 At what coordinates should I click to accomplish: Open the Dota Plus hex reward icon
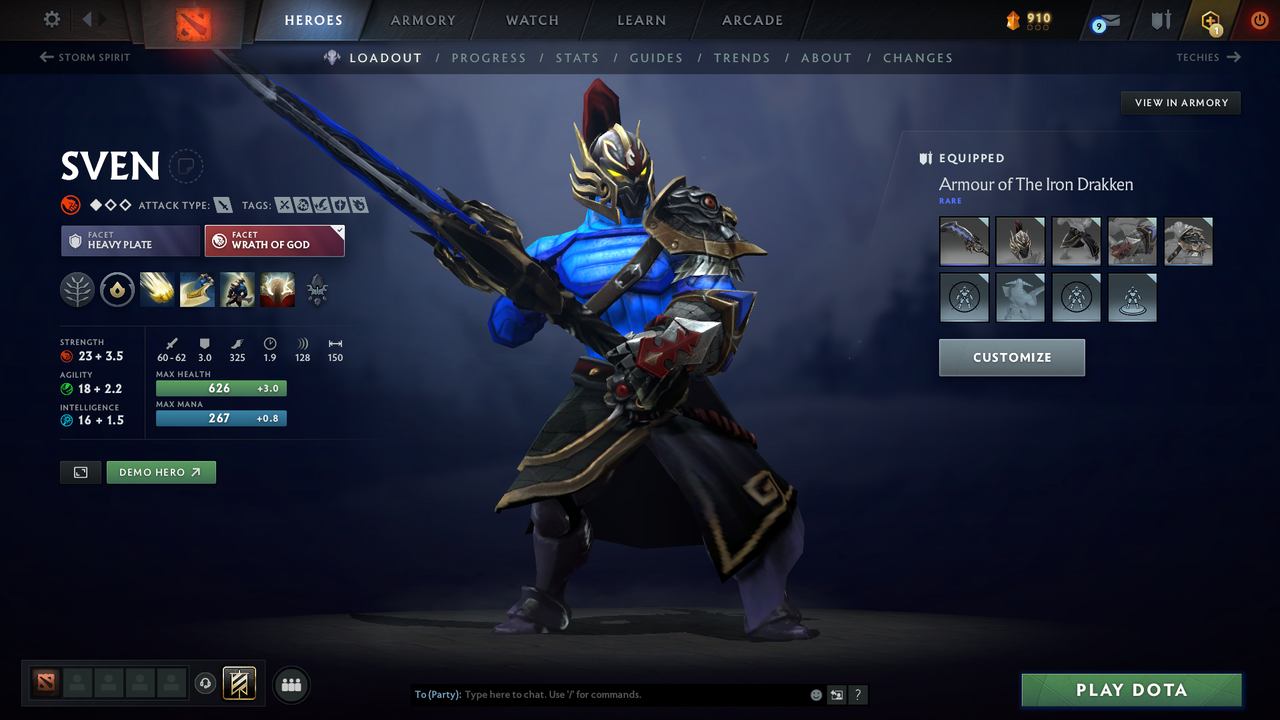pyautogui.click(x=1210, y=19)
